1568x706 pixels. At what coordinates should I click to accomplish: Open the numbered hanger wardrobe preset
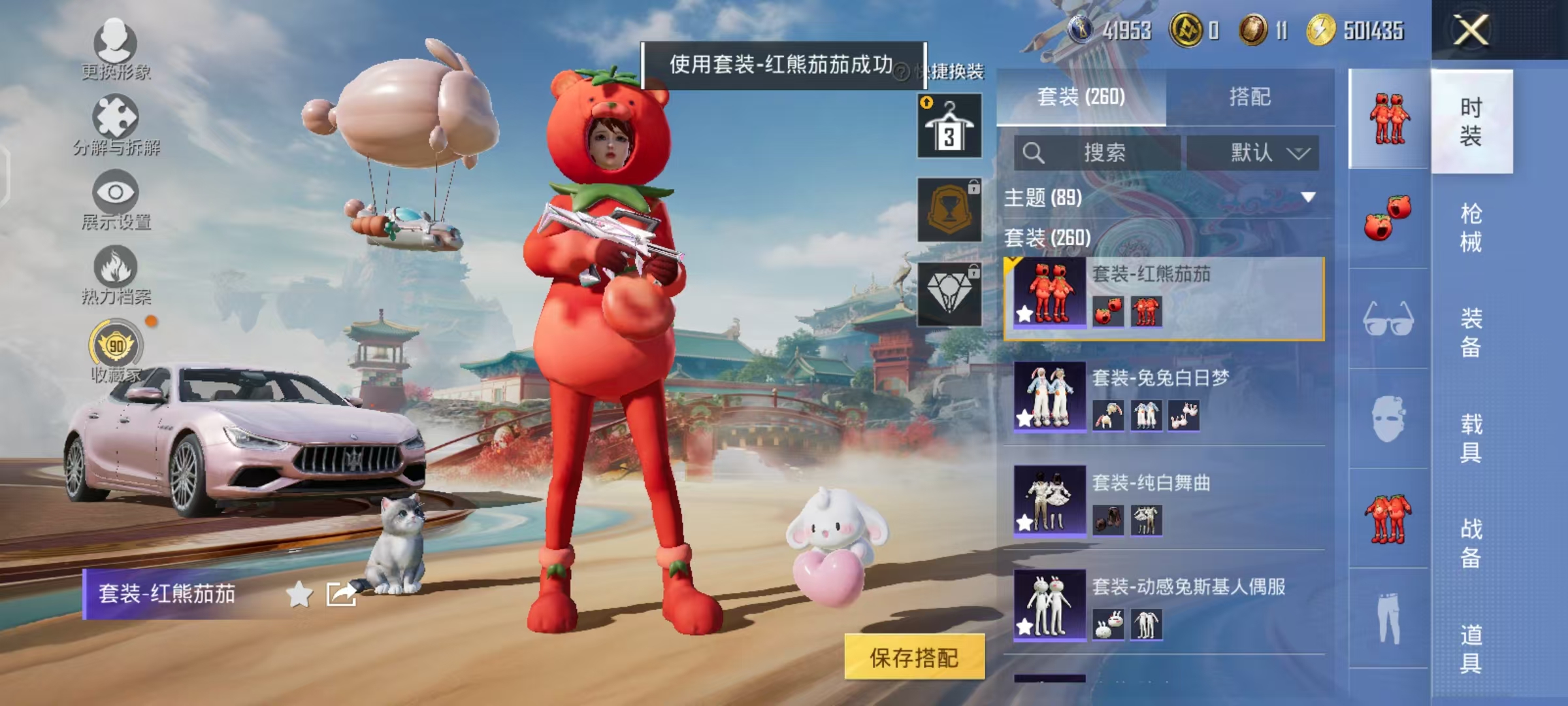[x=949, y=124]
